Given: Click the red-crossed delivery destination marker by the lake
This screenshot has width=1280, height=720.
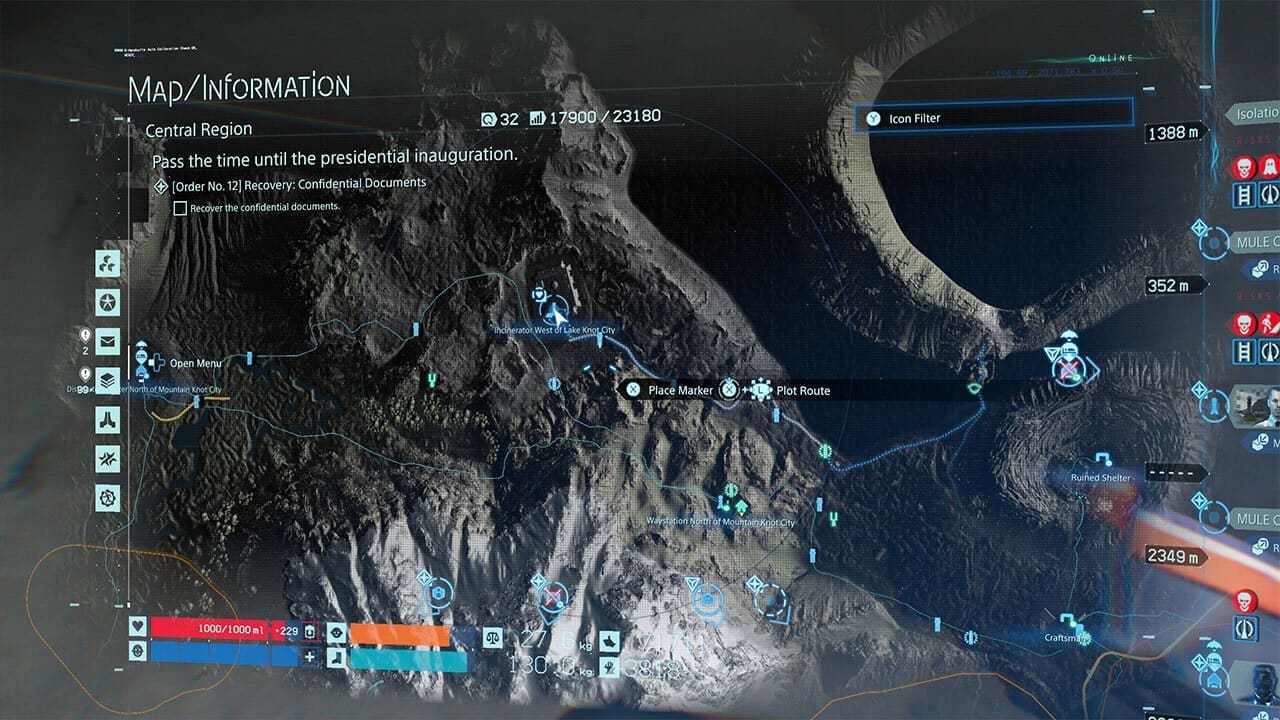Looking at the screenshot, I should (1069, 370).
